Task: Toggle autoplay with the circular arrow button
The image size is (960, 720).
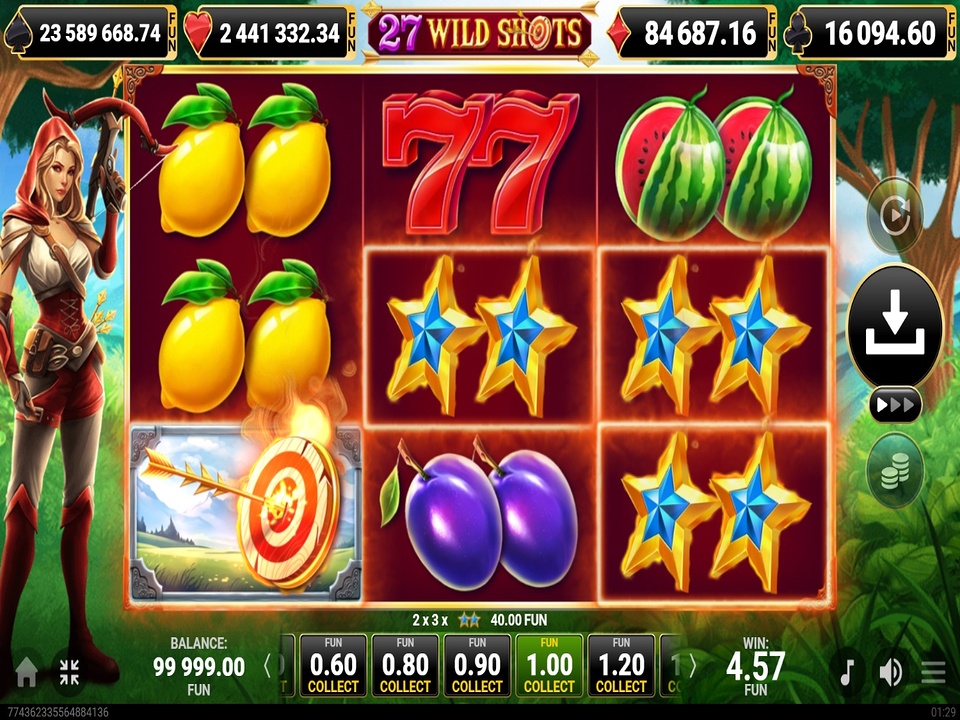Action: tap(894, 215)
